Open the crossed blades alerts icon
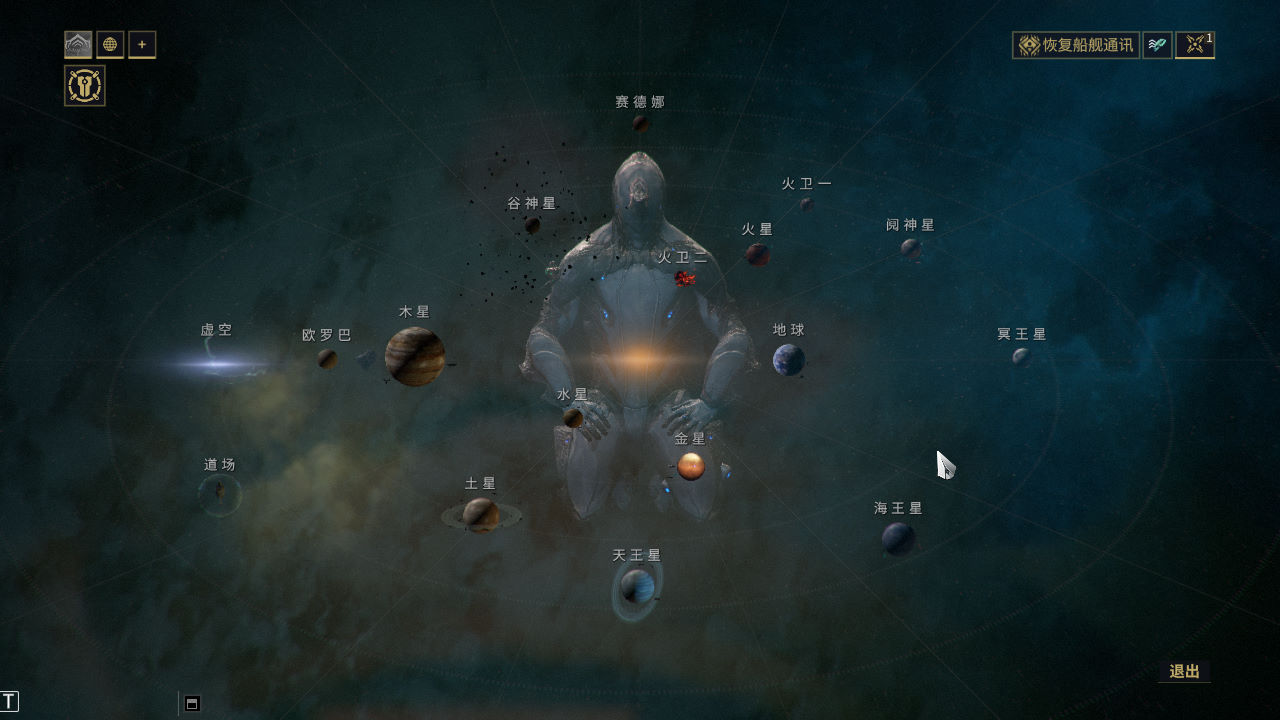1280x720 pixels. tap(1194, 45)
